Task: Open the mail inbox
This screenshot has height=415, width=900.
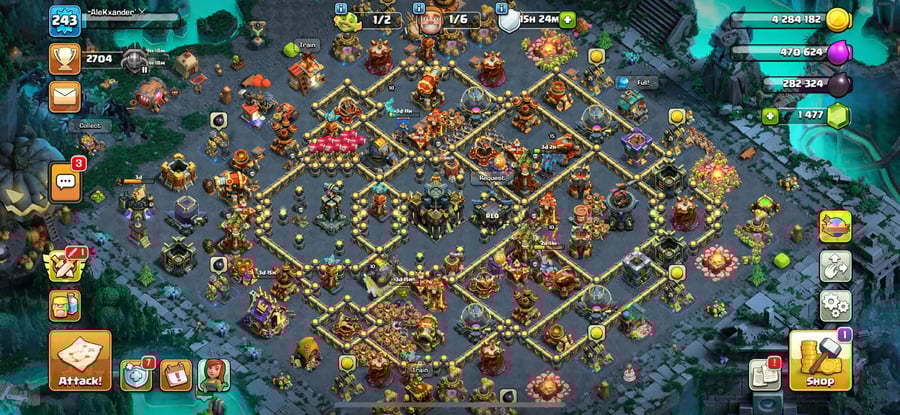Action: tap(64, 95)
